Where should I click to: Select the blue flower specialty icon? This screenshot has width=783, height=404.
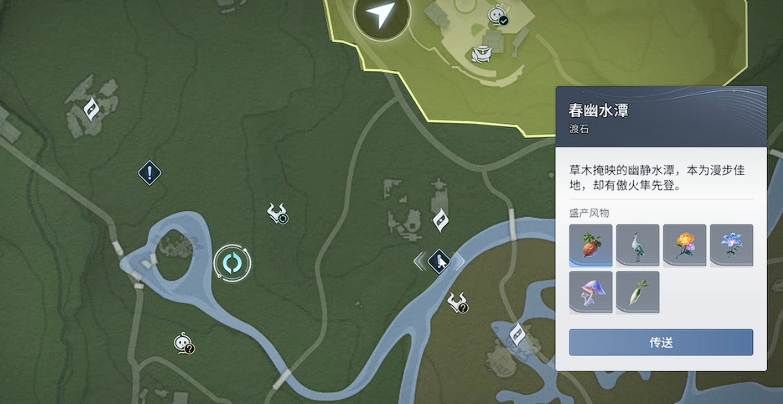[x=731, y=244]
